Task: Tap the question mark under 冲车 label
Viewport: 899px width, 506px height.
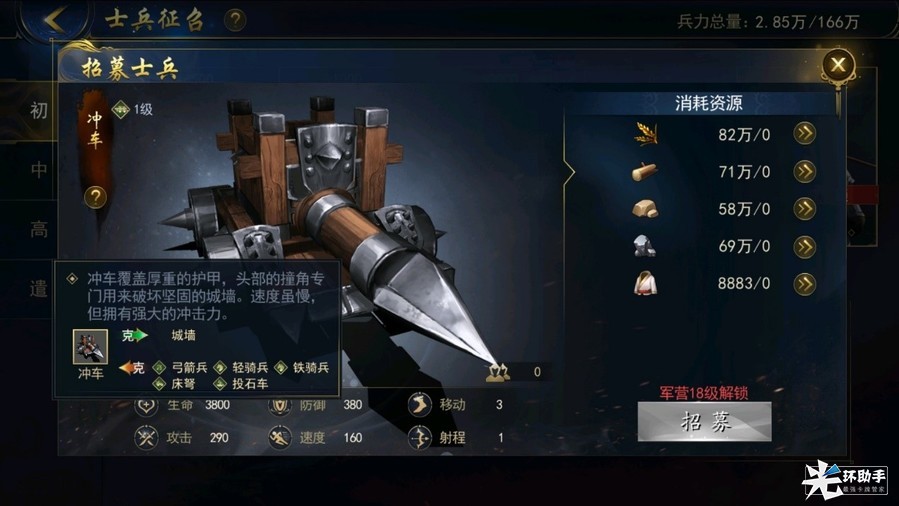Action: tap(95, 197)
